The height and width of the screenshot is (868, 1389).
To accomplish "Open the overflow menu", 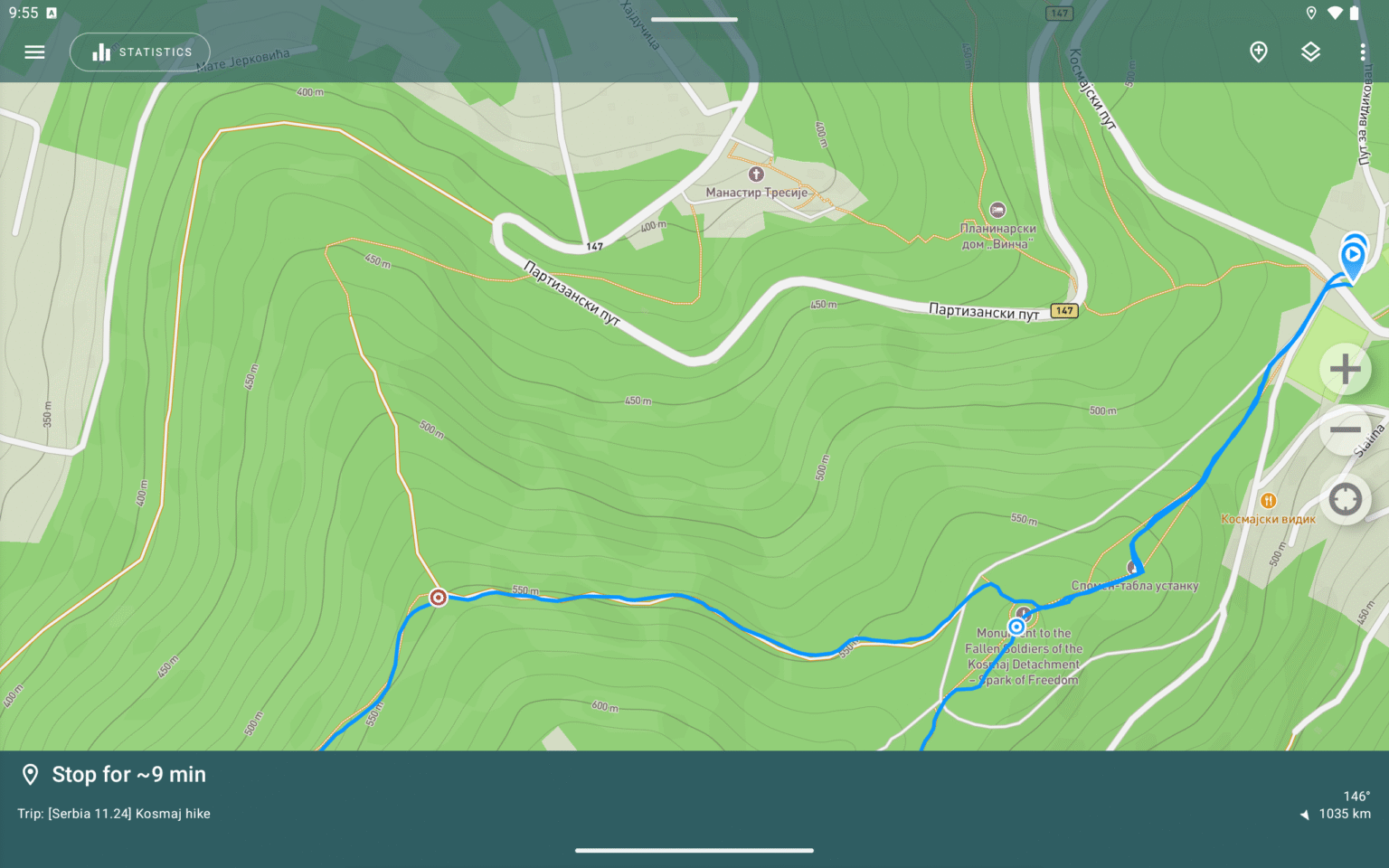I will coord(1364,52).
